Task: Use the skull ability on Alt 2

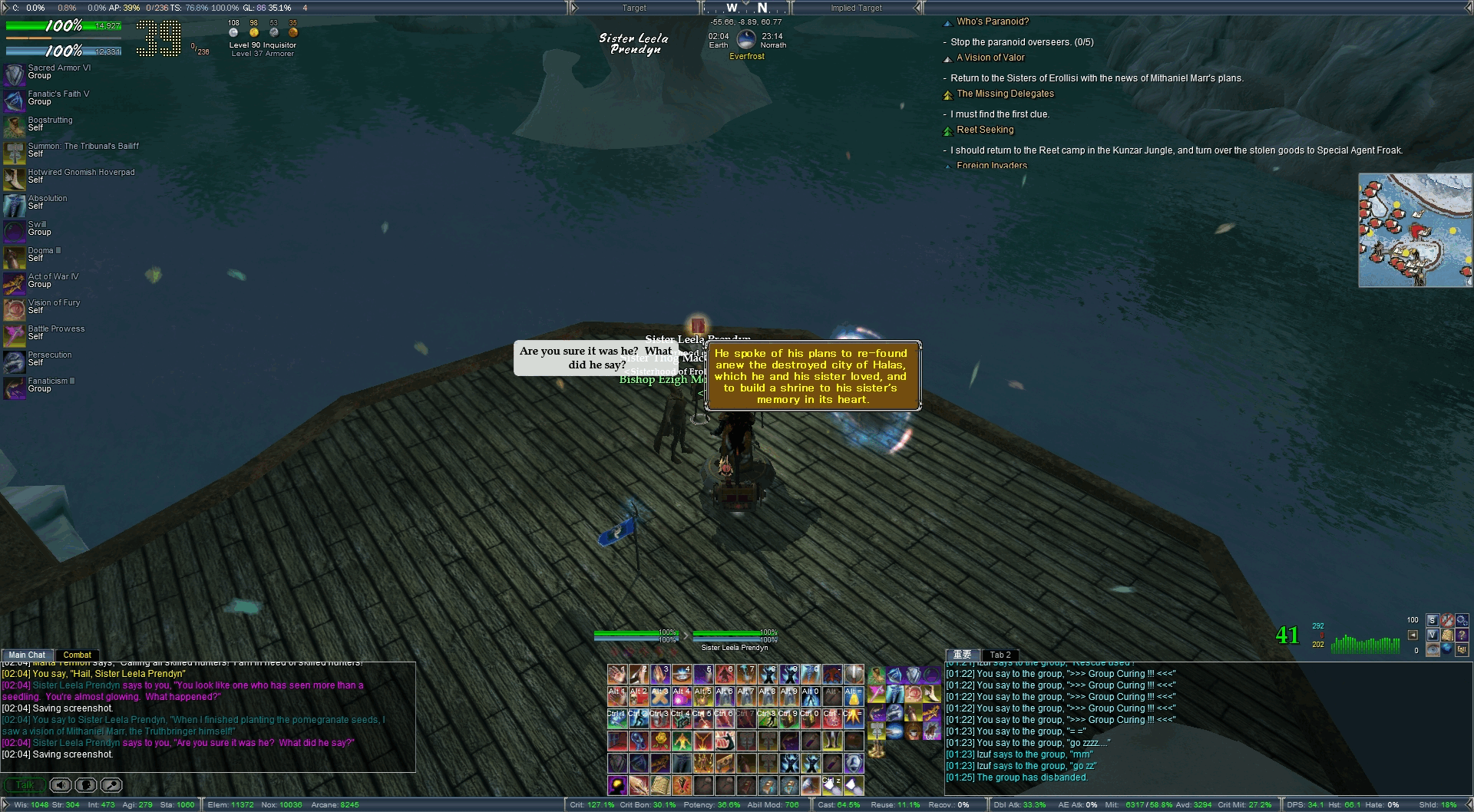Action: tap(639, 696)
